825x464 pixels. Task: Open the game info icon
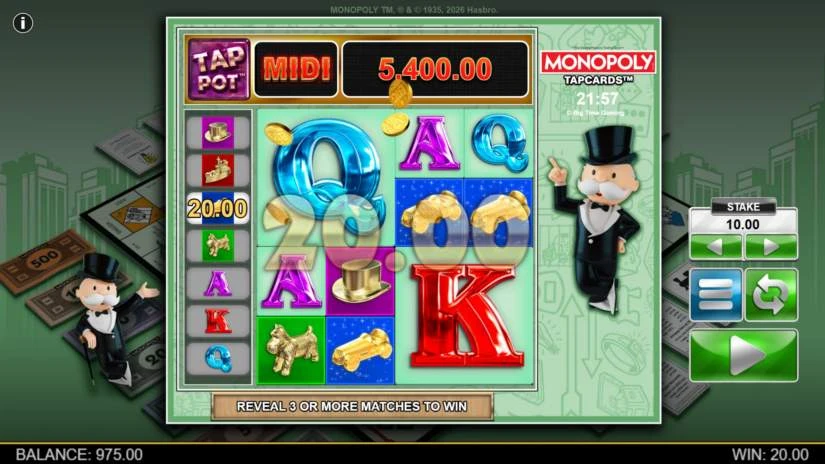click(x=23, y=22)
